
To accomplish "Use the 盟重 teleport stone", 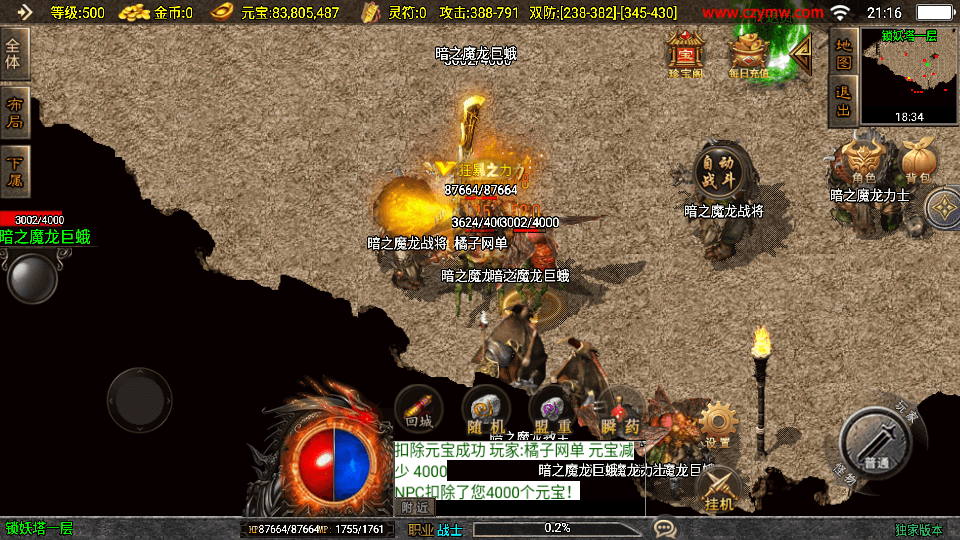I will pos(551,410).
